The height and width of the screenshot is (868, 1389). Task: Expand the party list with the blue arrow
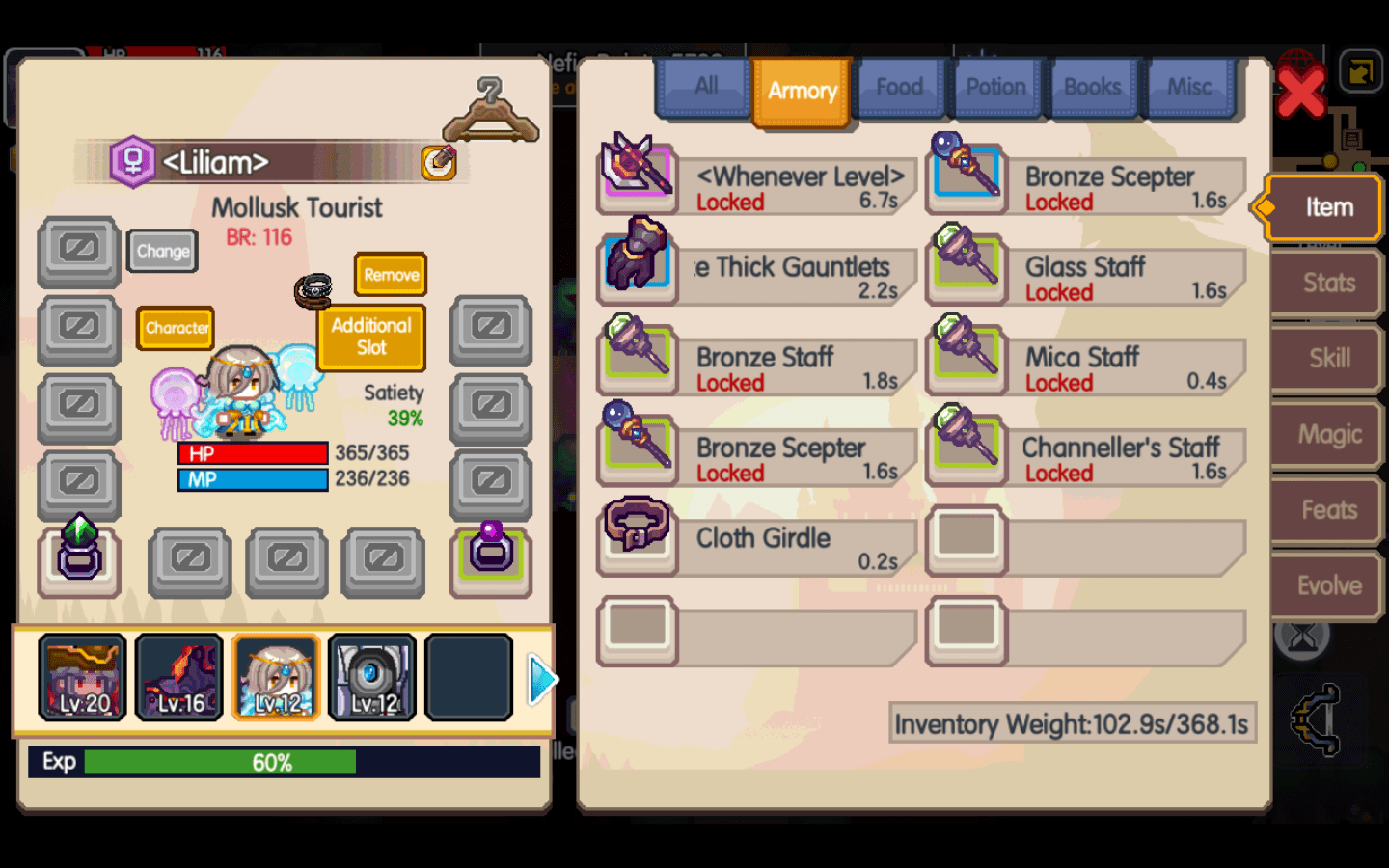tap(542, 679)
